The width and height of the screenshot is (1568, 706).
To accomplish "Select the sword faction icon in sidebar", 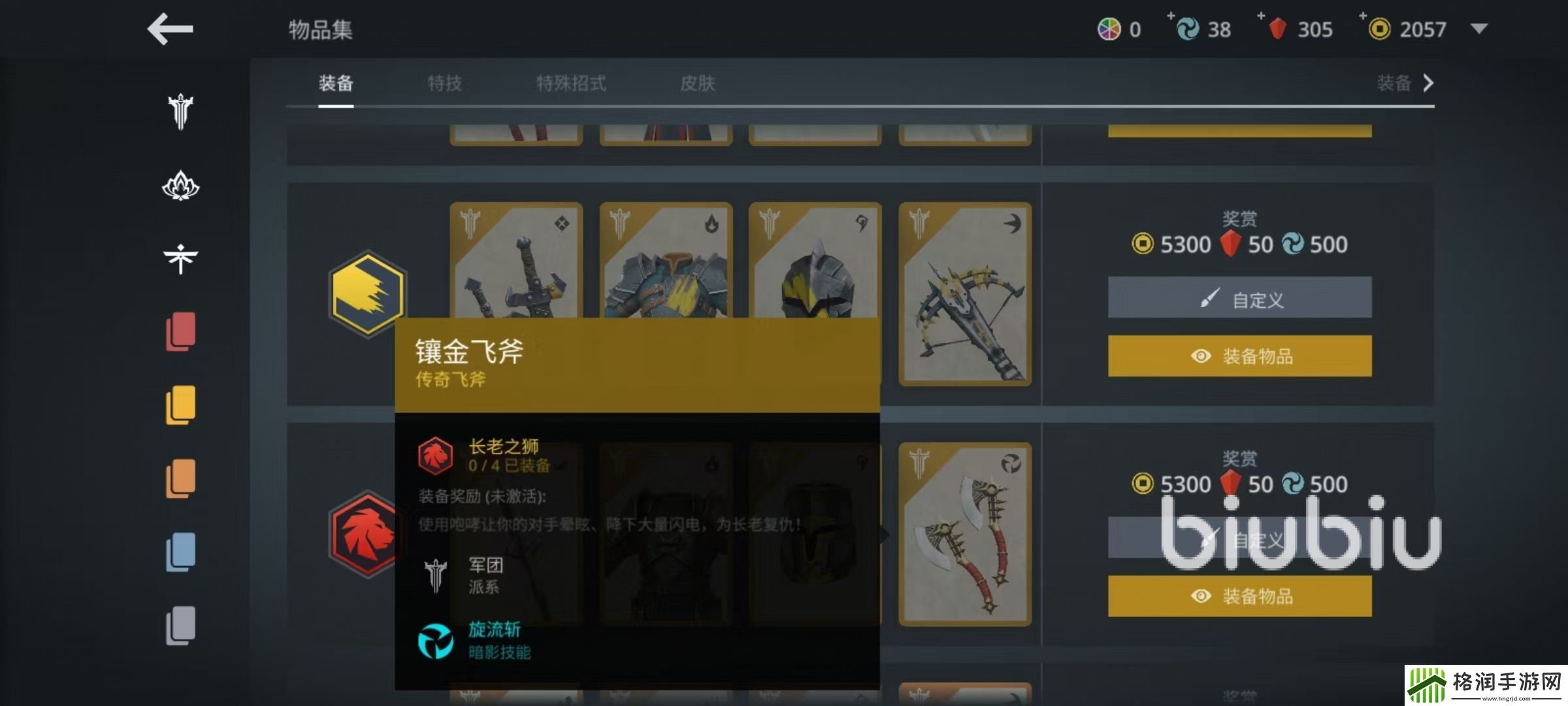I will pos(180,111).
